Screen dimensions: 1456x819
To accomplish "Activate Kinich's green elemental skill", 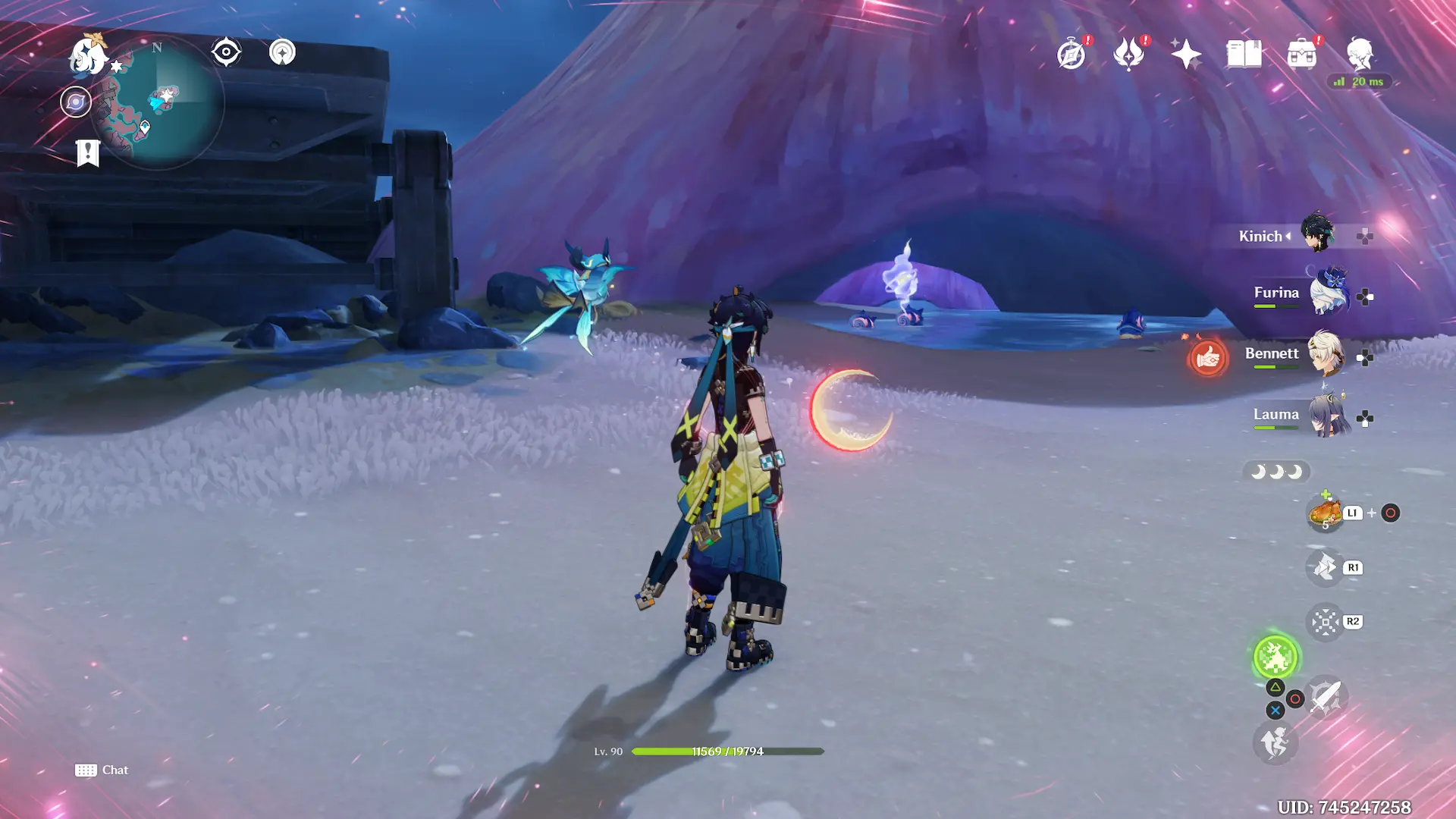I will (1276, 657).
